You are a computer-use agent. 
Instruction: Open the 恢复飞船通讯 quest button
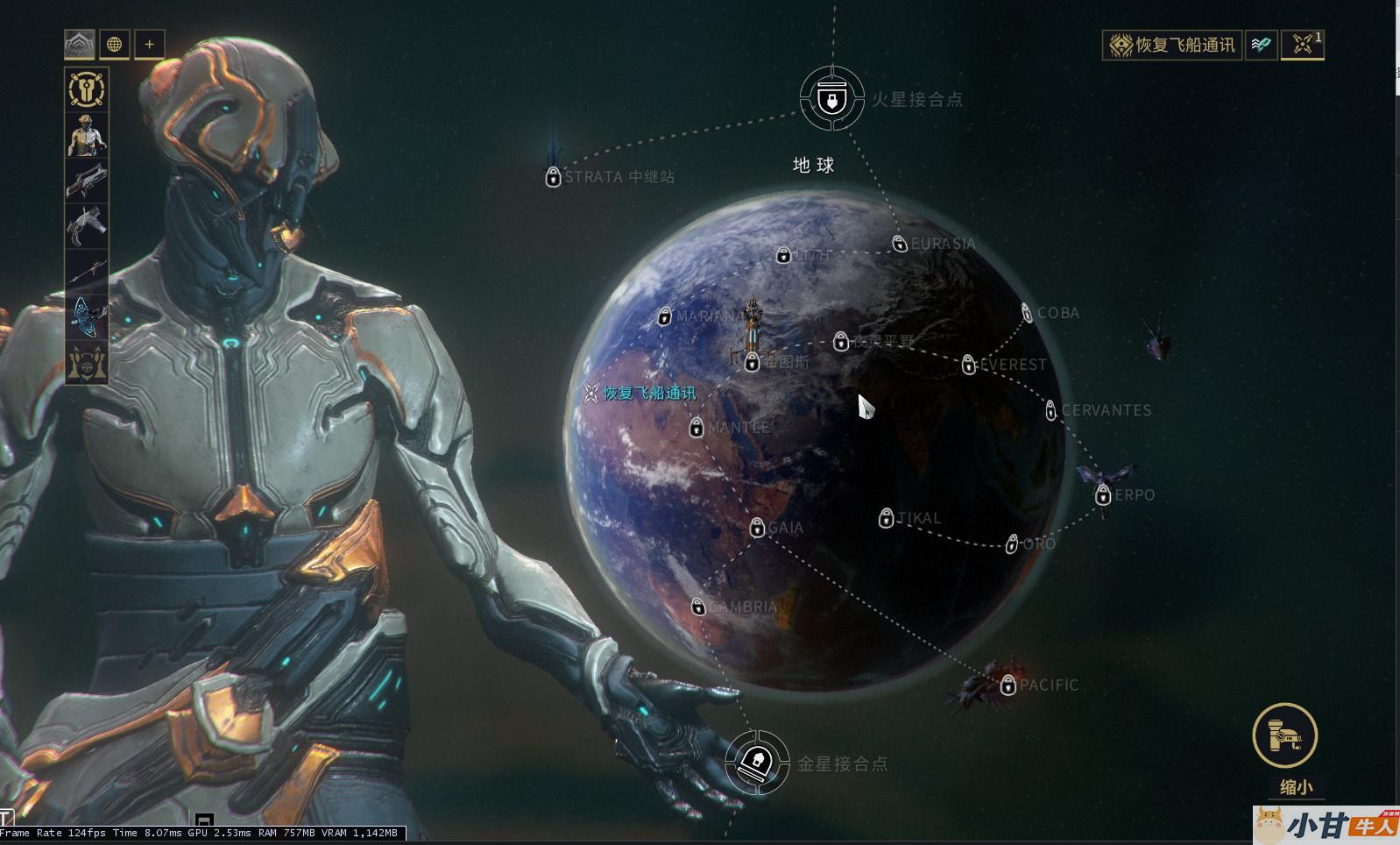tap(1171, 45)
